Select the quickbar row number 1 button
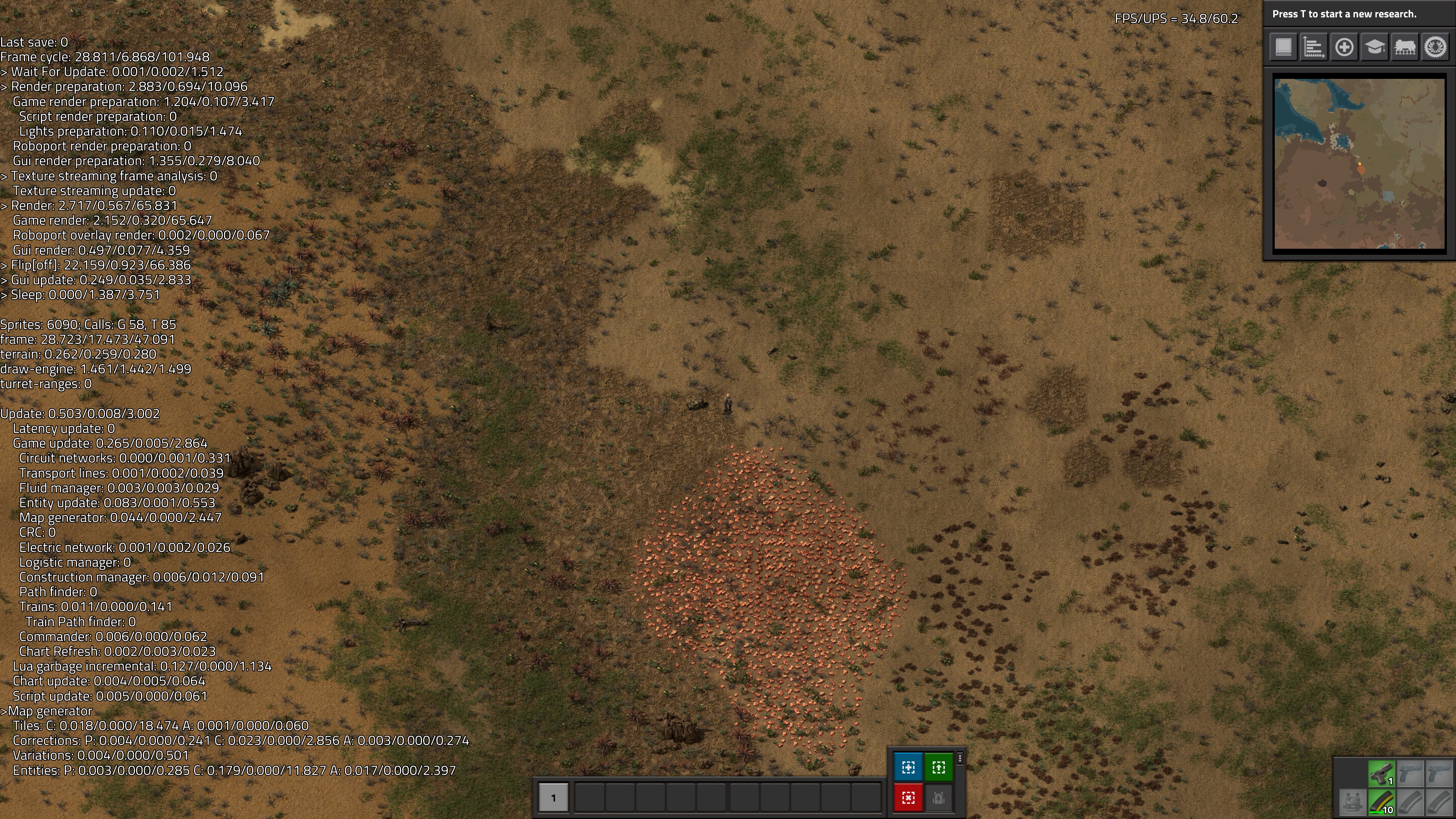Image resolution: width=1456 pixels, height=819 pixels. pyautogui.click(x=553, y=797)
